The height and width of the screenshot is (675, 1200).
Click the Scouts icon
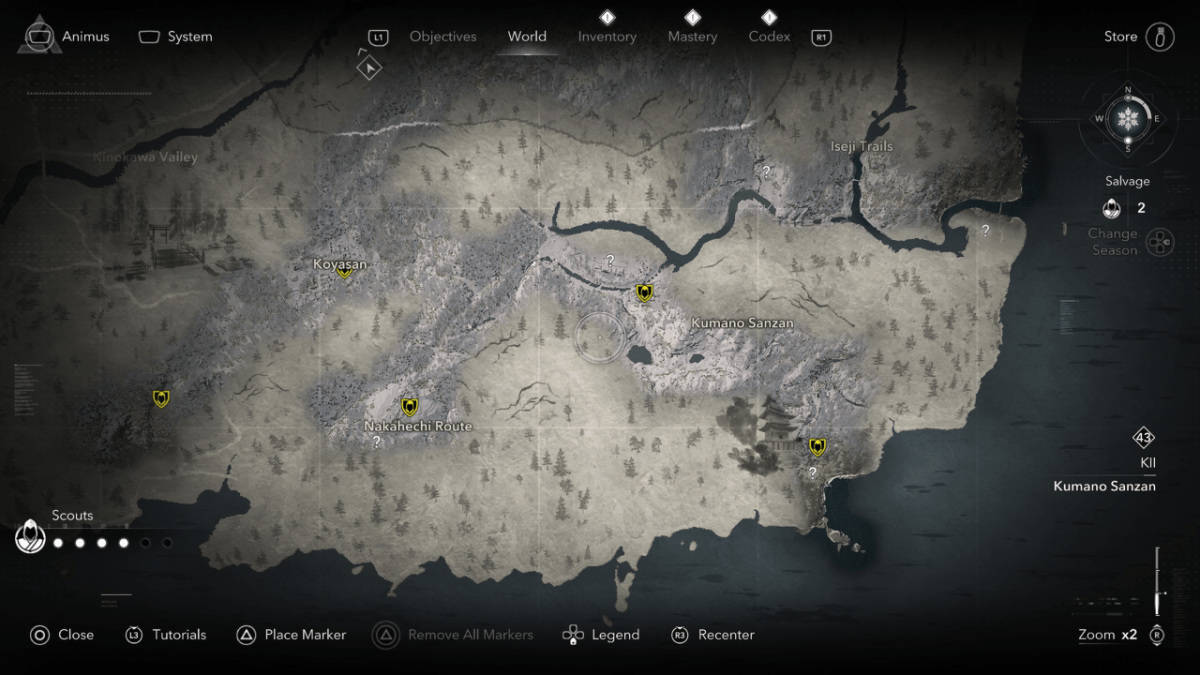coord(31,538)
